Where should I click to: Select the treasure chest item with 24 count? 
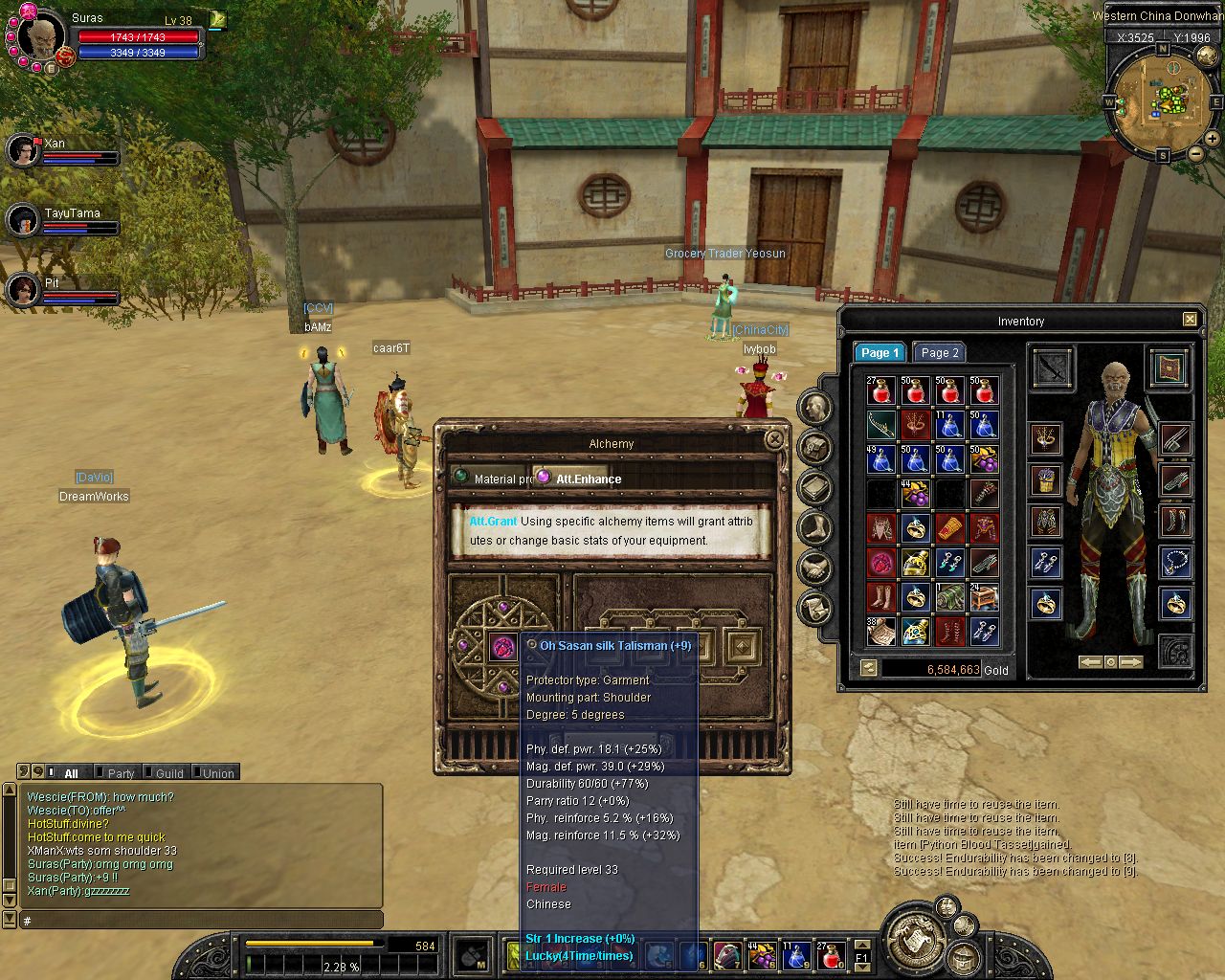[x=984, y=597]
